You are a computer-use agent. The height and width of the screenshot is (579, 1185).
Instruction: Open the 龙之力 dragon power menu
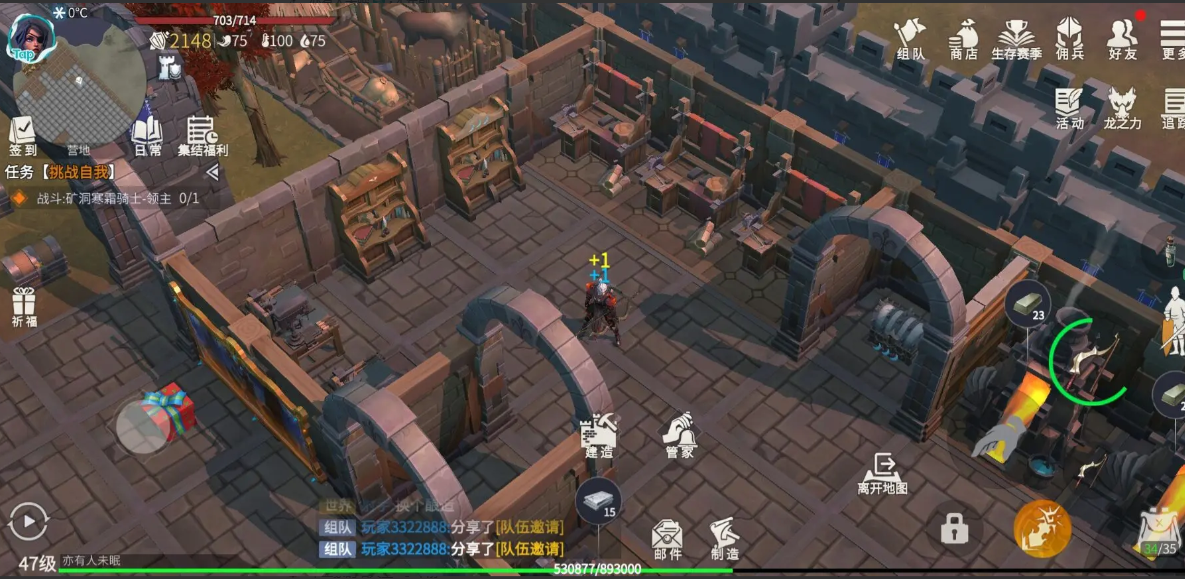tap(1122, 107)
